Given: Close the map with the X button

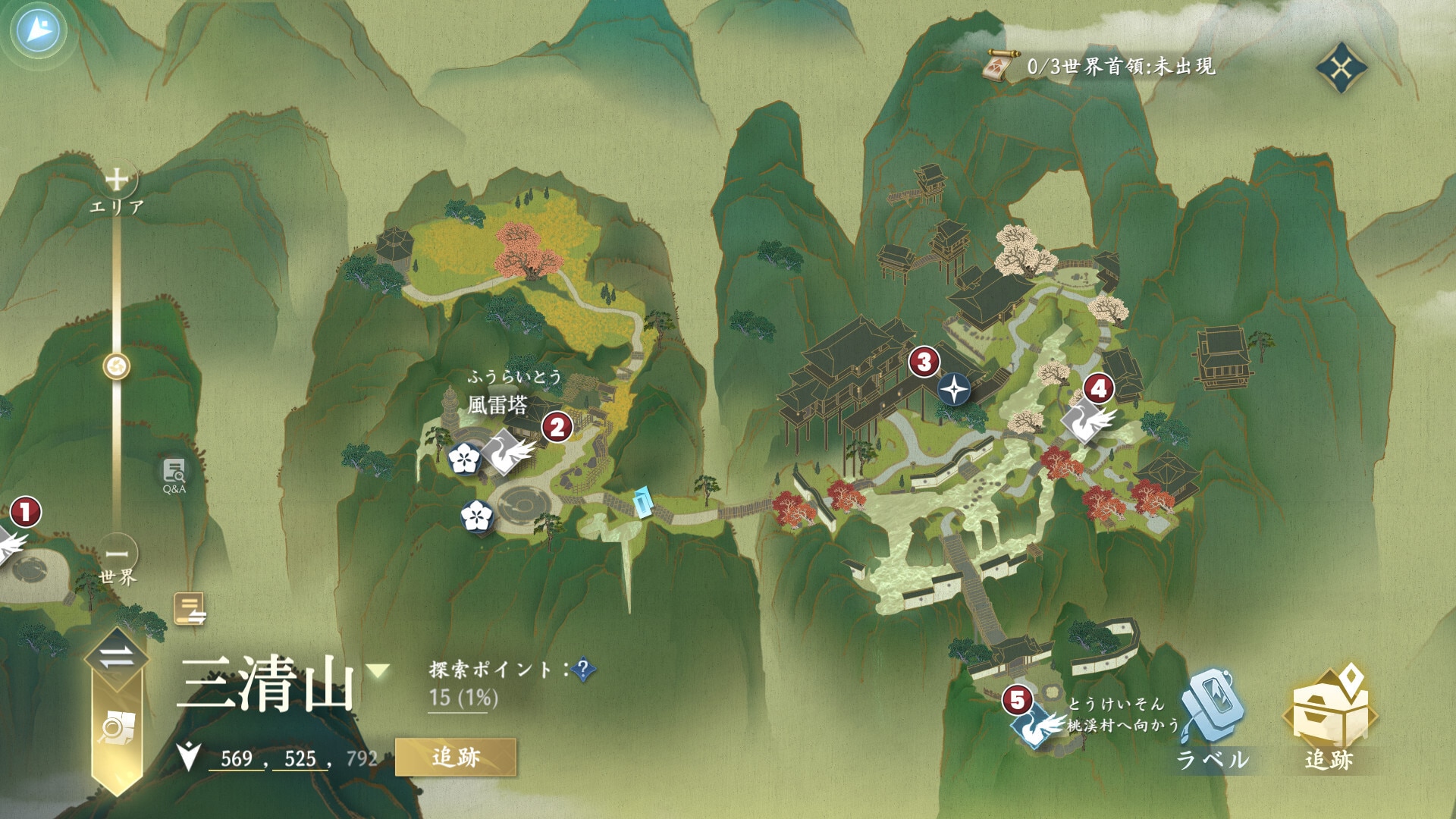Looking at the screenshot, I should [1341, 68].
